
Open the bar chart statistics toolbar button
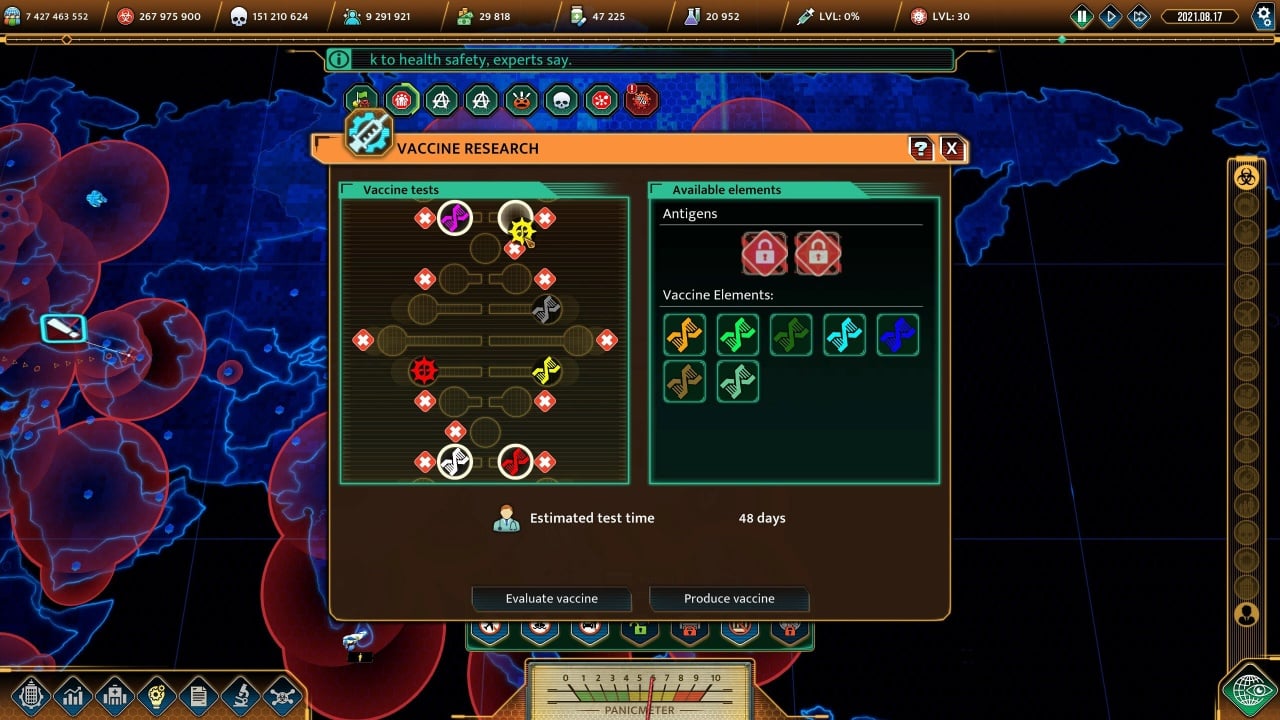click(73, 695)
